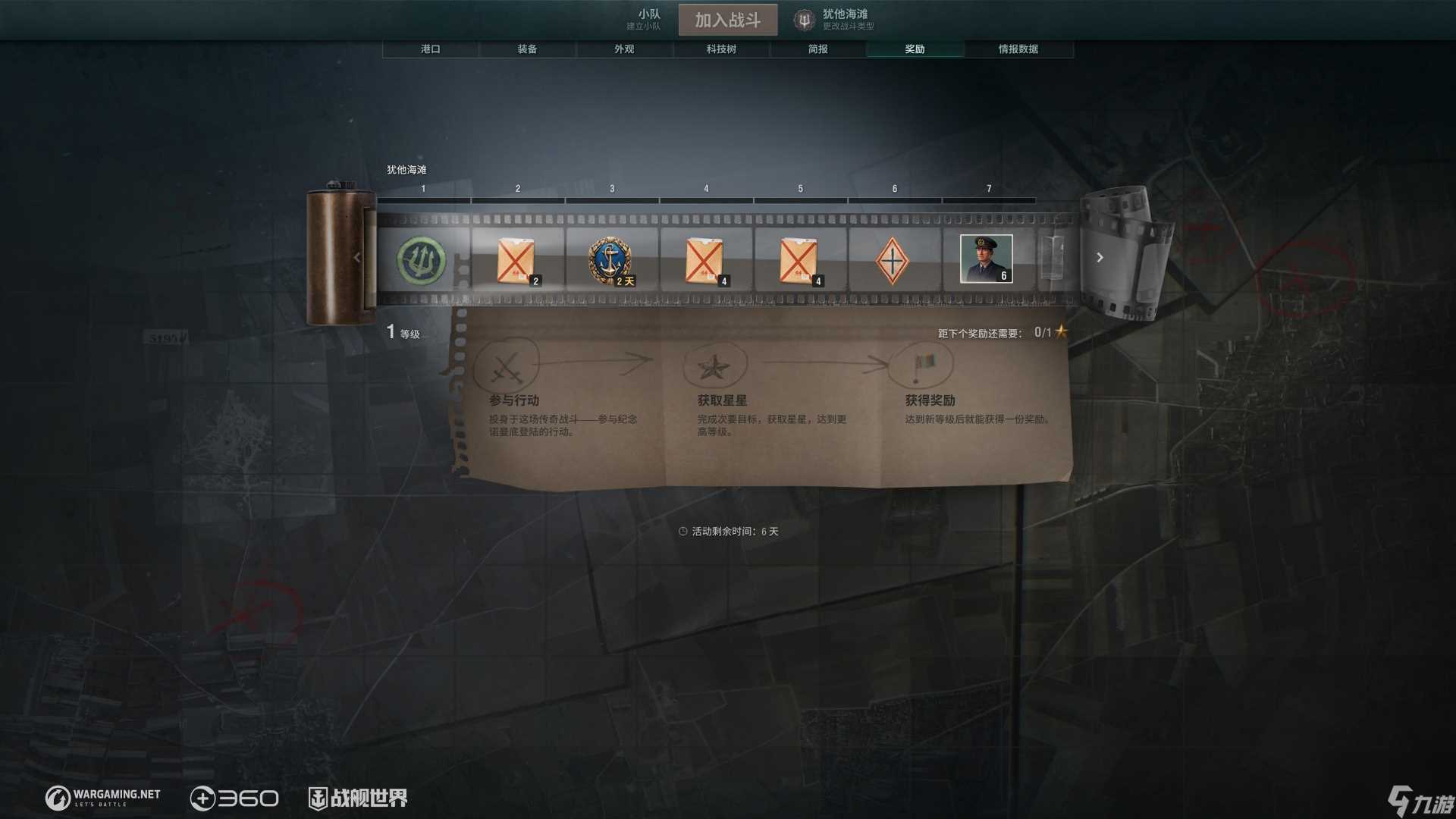Move the film strip back with left arrow
1456x819 pixels.
click(x=357, y=258)
